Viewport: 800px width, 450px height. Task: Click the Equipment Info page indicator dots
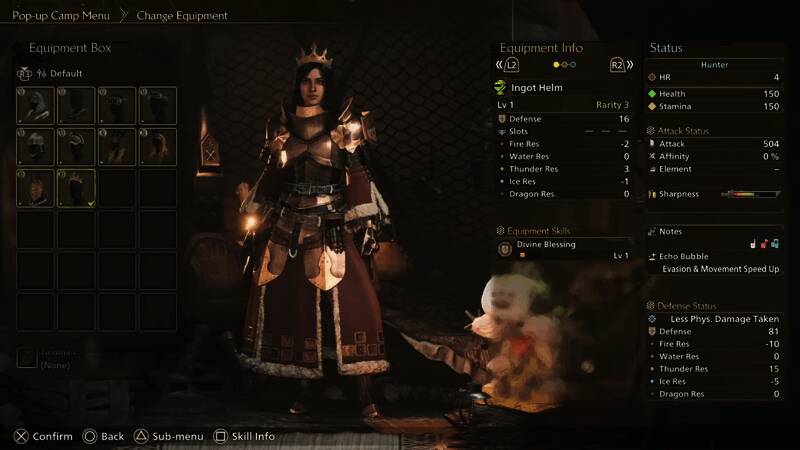(x=564, y=65)
